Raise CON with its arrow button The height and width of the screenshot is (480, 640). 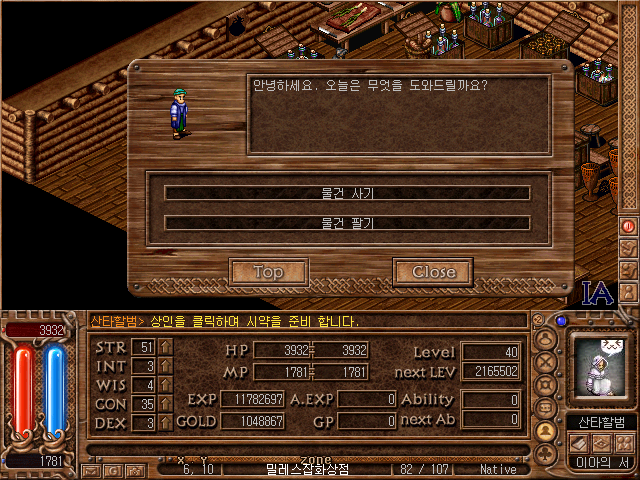point(166,404)
